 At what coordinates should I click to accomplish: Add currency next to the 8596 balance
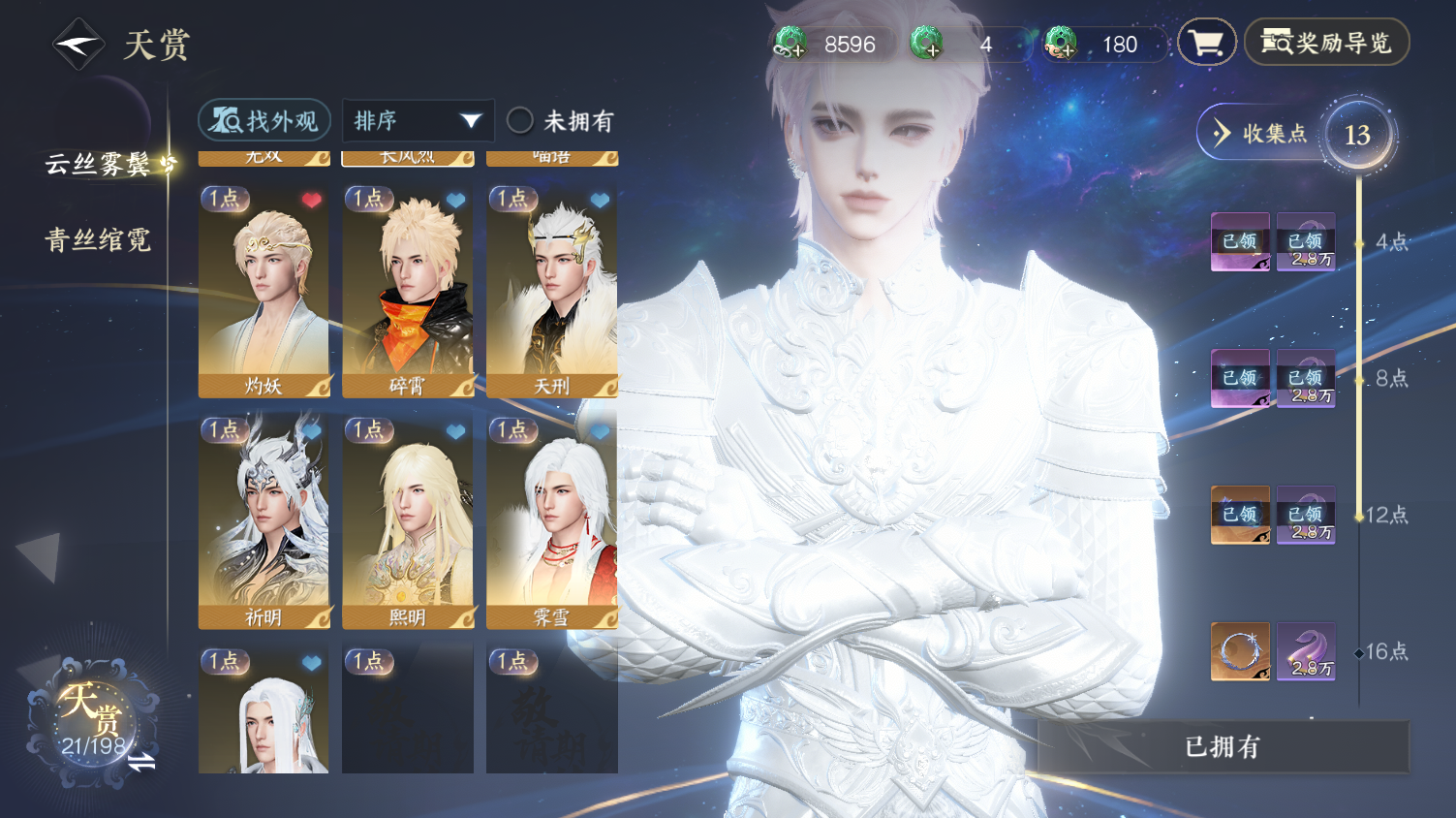[791, 44]
